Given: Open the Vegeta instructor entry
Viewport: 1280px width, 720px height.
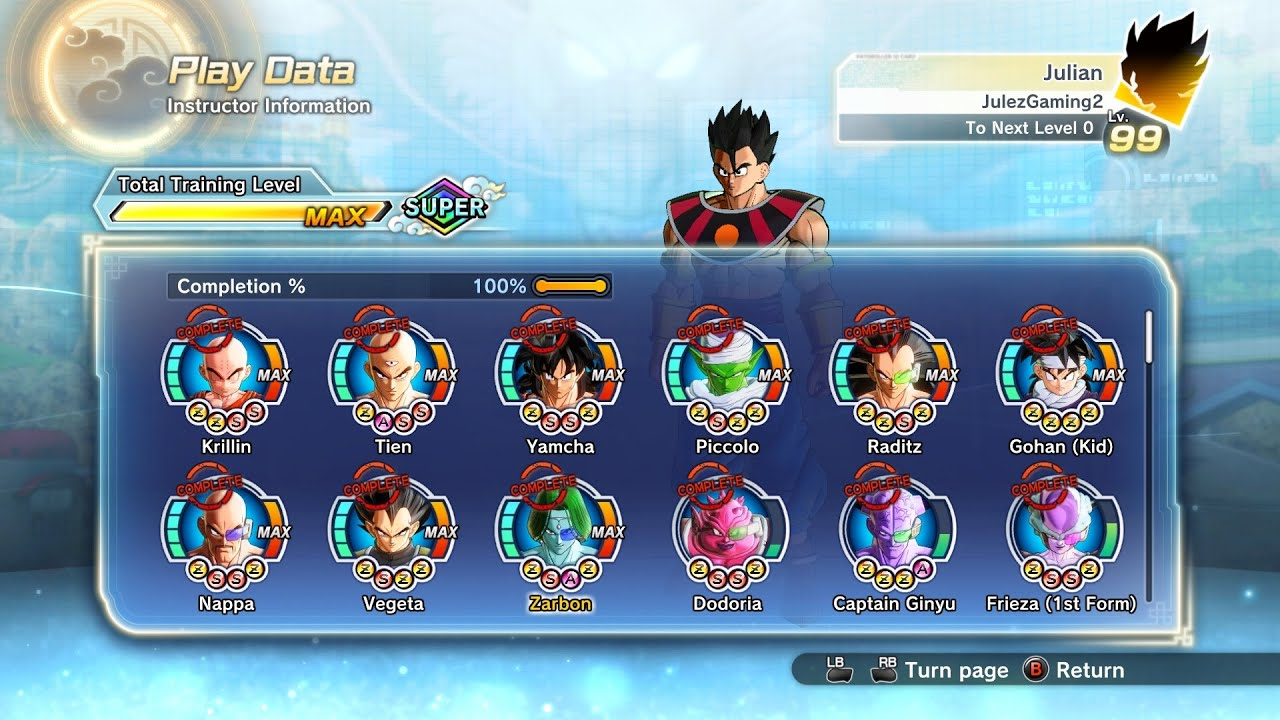Looking at the screenshot, I should [x=393, y=530].
